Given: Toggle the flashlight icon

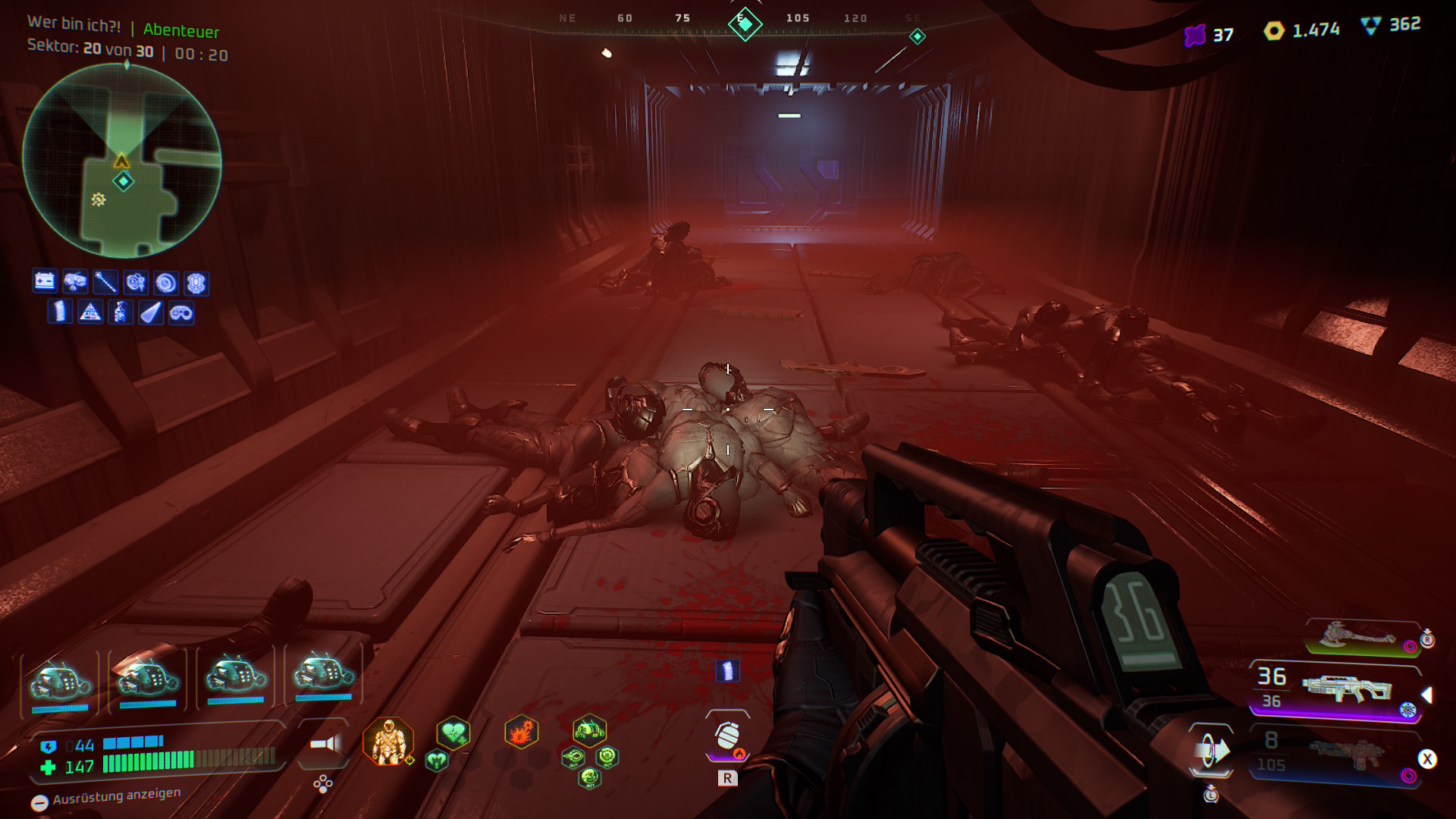Looking at the screenshot, I should point(326,744).
